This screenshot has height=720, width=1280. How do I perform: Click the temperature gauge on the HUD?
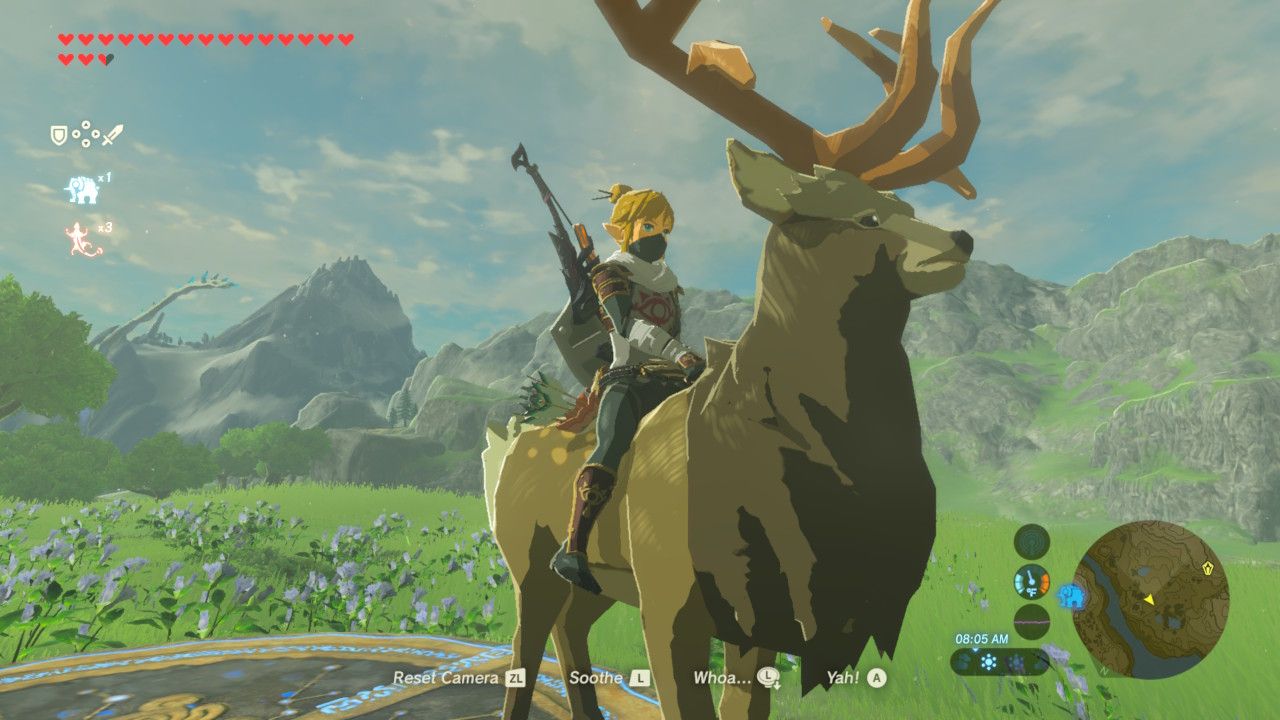[x=1031, y=584]
